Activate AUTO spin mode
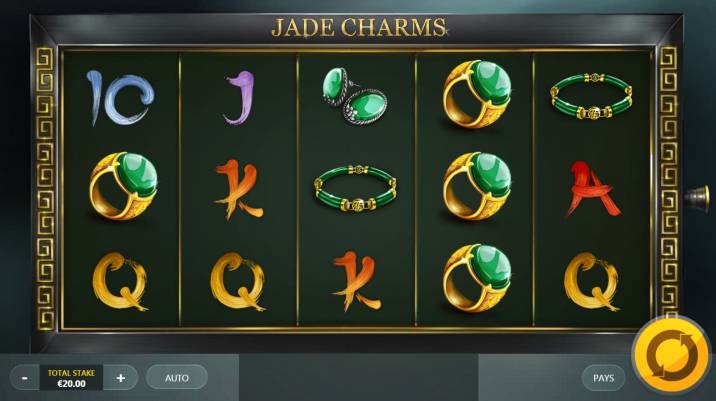The height and width of the screenshot is (401, 716). coord(177,378)
